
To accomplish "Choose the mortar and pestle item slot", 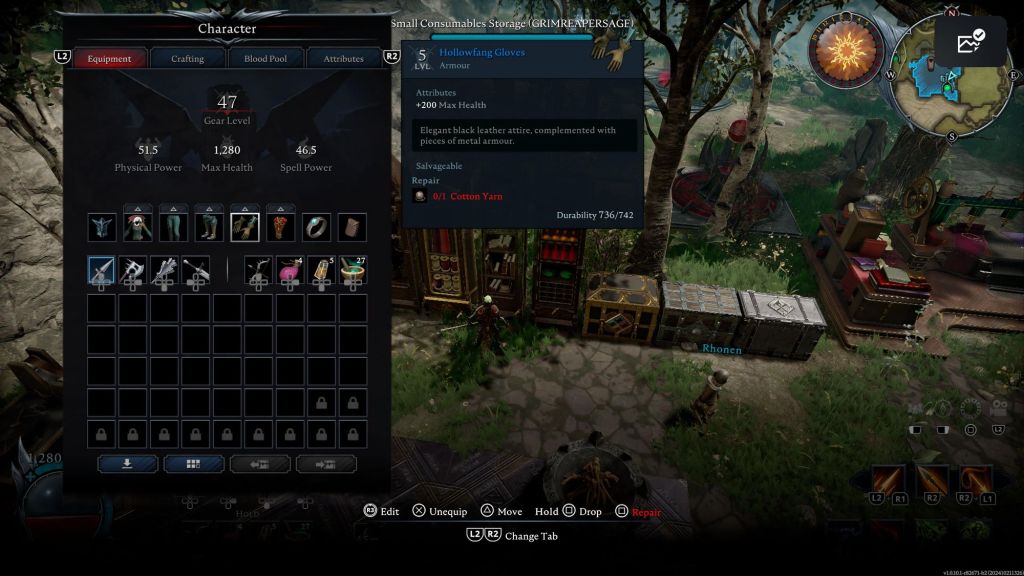I will pos(352,269).
